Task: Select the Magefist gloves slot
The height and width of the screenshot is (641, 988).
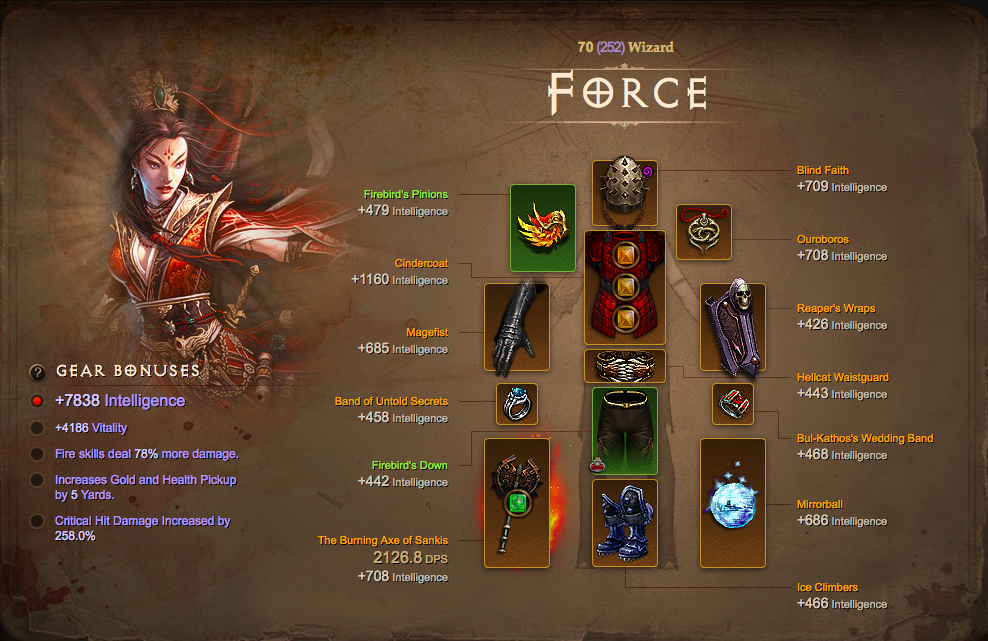Action: (517, 329)
